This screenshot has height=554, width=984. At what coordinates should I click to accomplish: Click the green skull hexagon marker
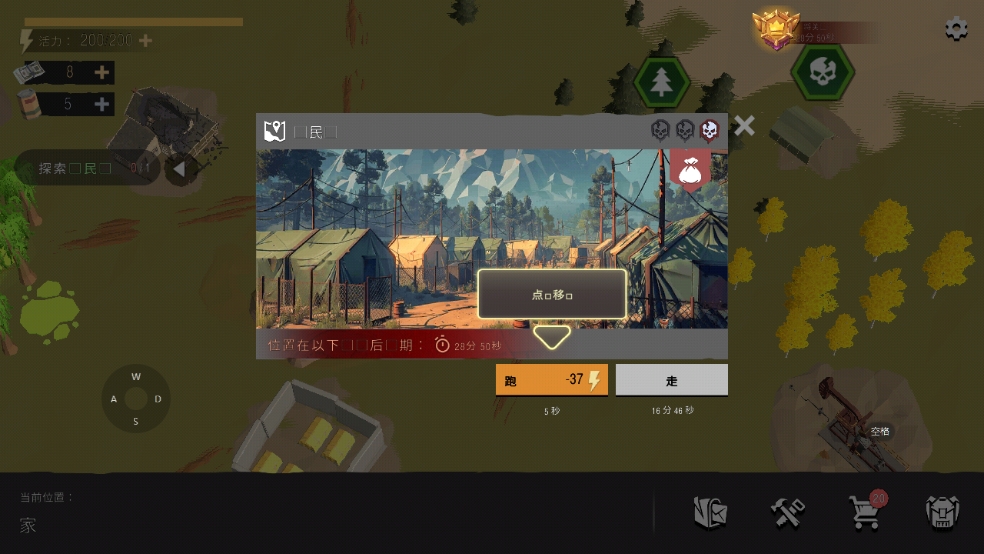822,72
